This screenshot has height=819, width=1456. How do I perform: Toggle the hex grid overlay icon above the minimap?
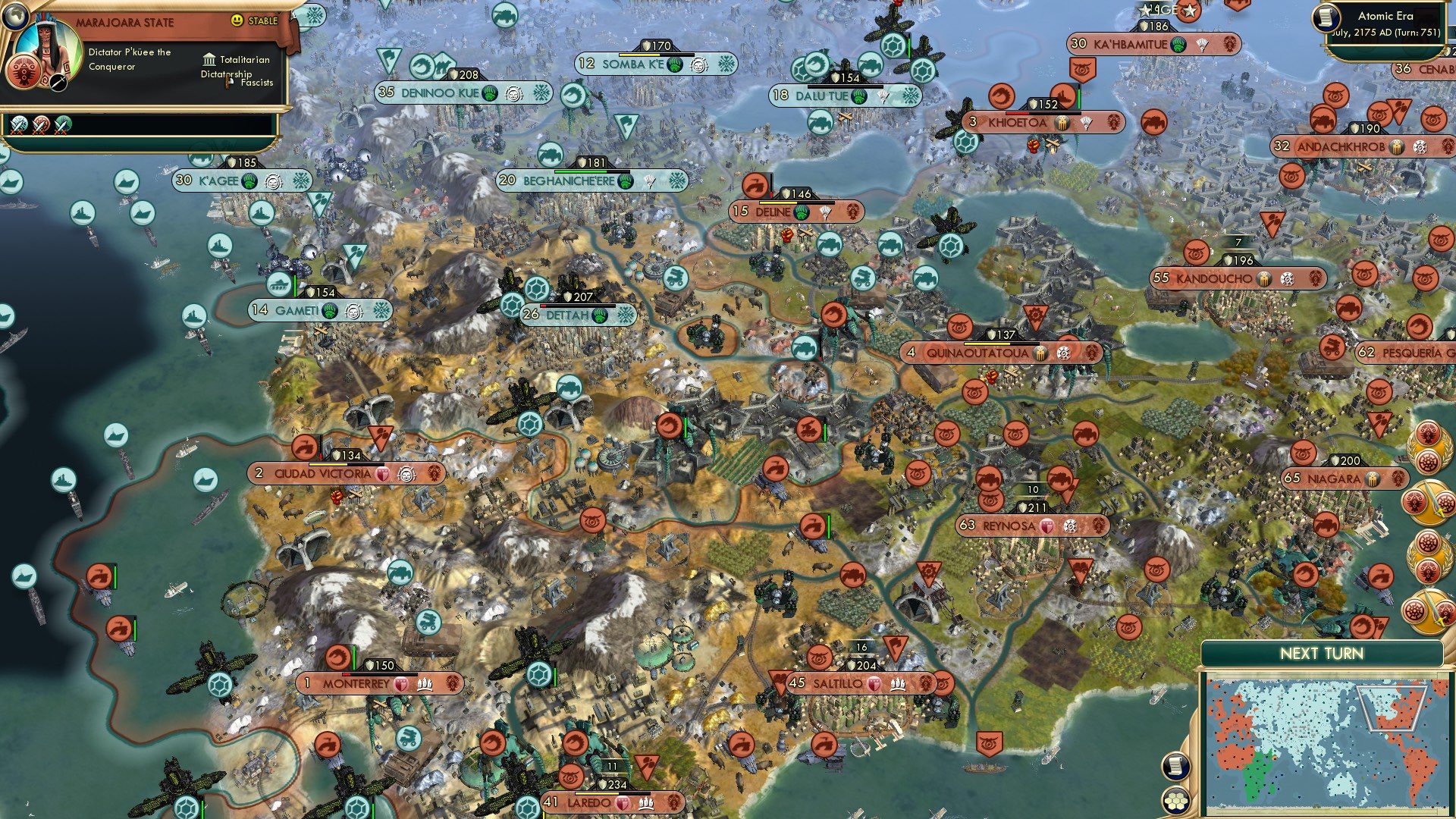(1175, 801)
